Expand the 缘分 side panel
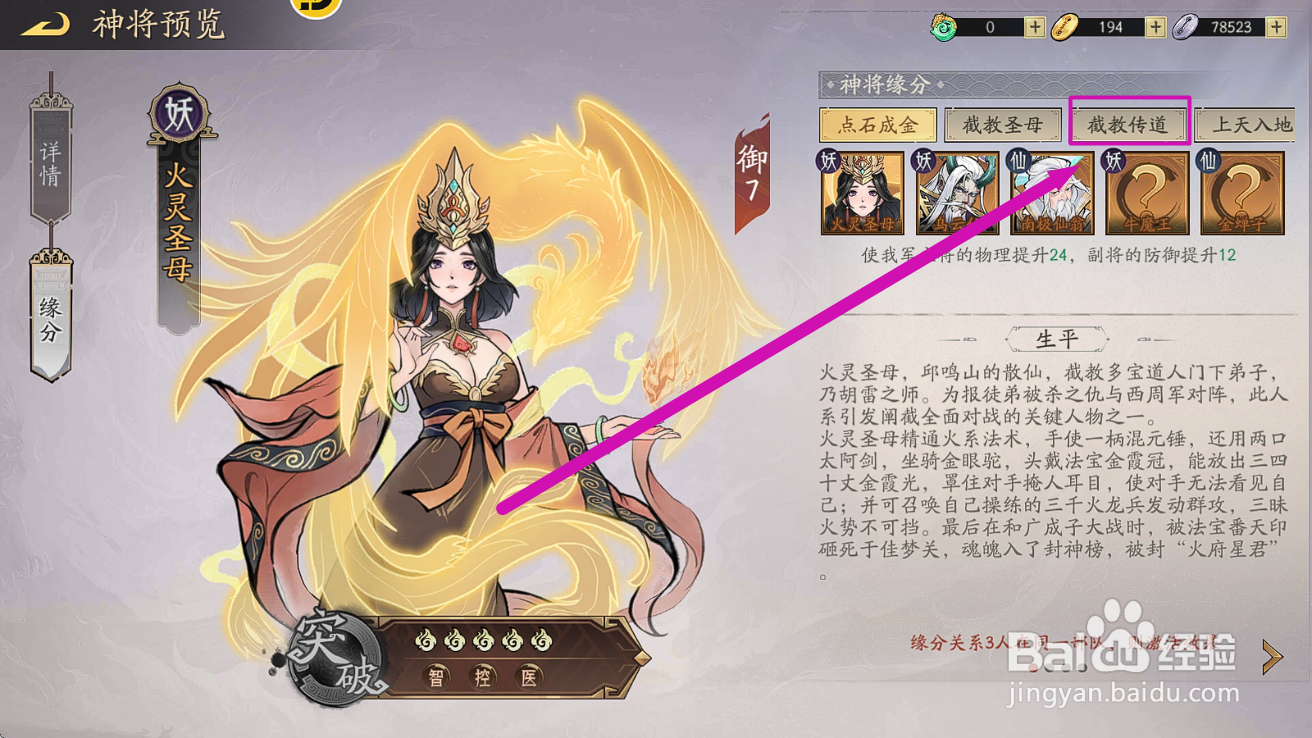The image size is (1312, 738). click(51, 315)
